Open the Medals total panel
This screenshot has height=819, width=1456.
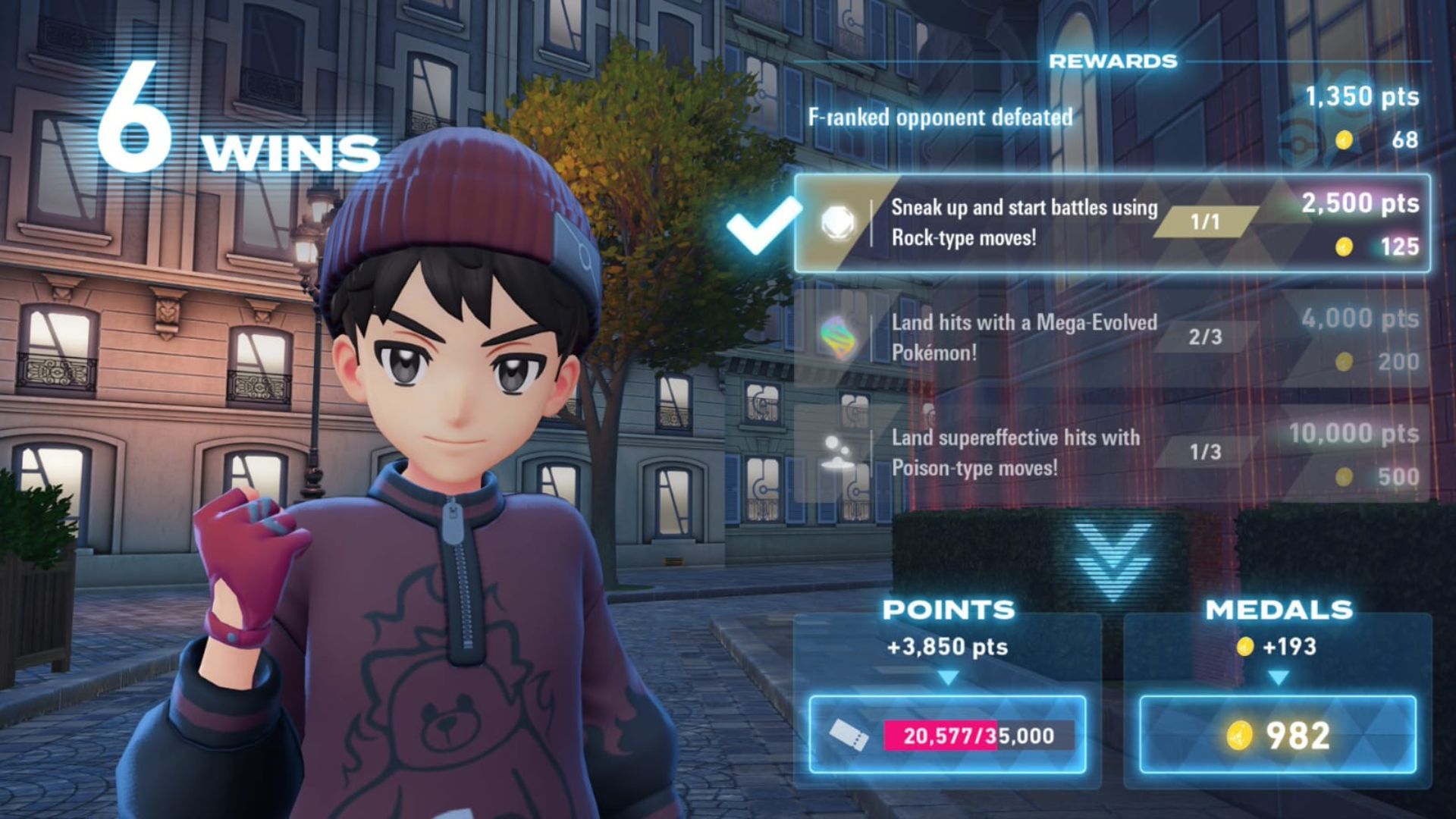[1278, 734]
